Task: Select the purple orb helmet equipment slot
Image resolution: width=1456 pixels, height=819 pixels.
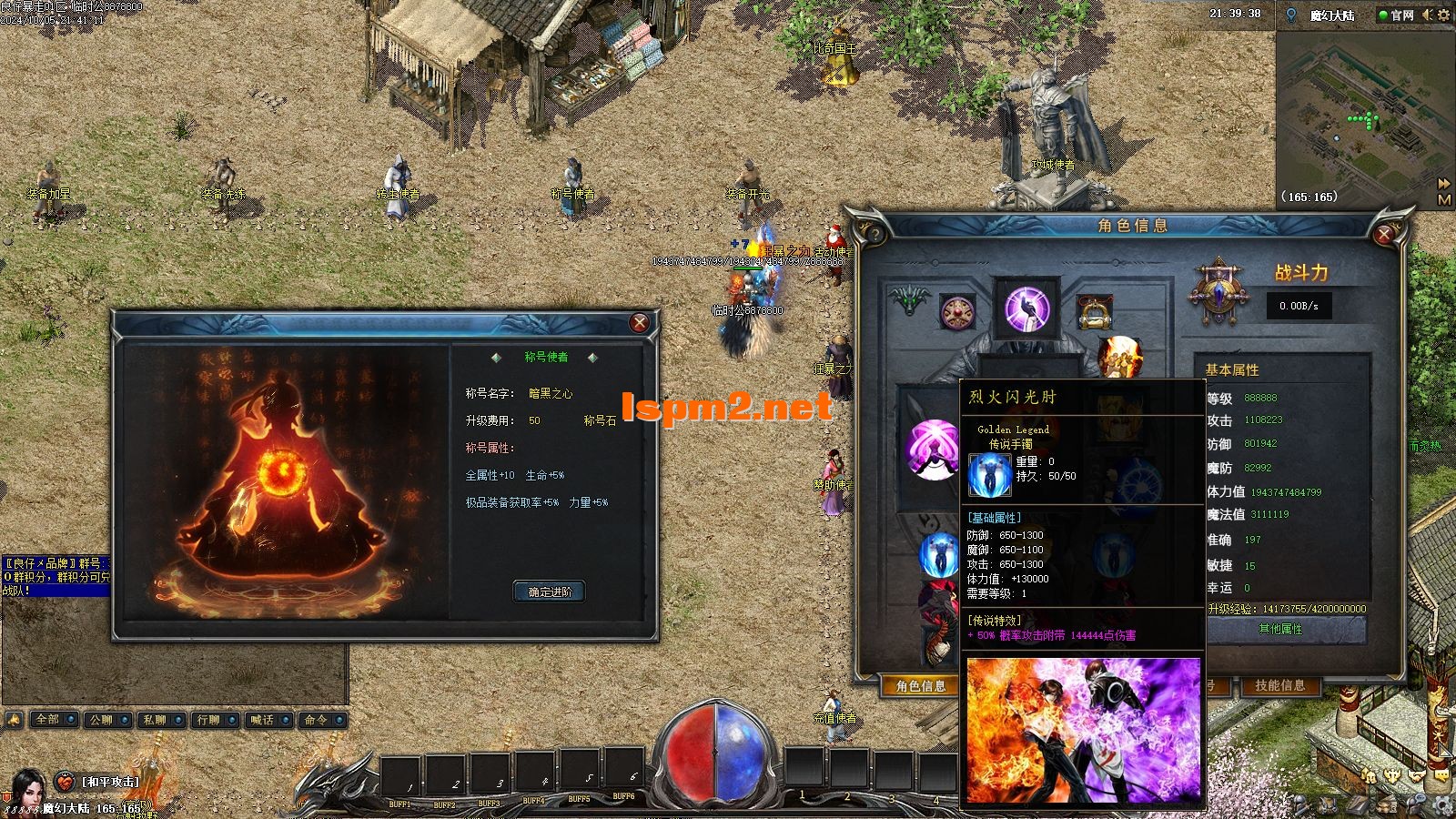Action: (1026, 308)
